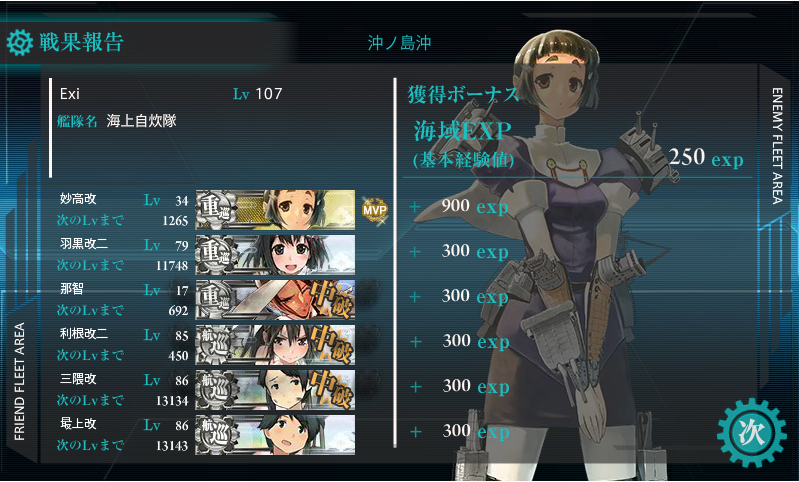Click the 利根改二 ship banner

click(x=275, y=344)
